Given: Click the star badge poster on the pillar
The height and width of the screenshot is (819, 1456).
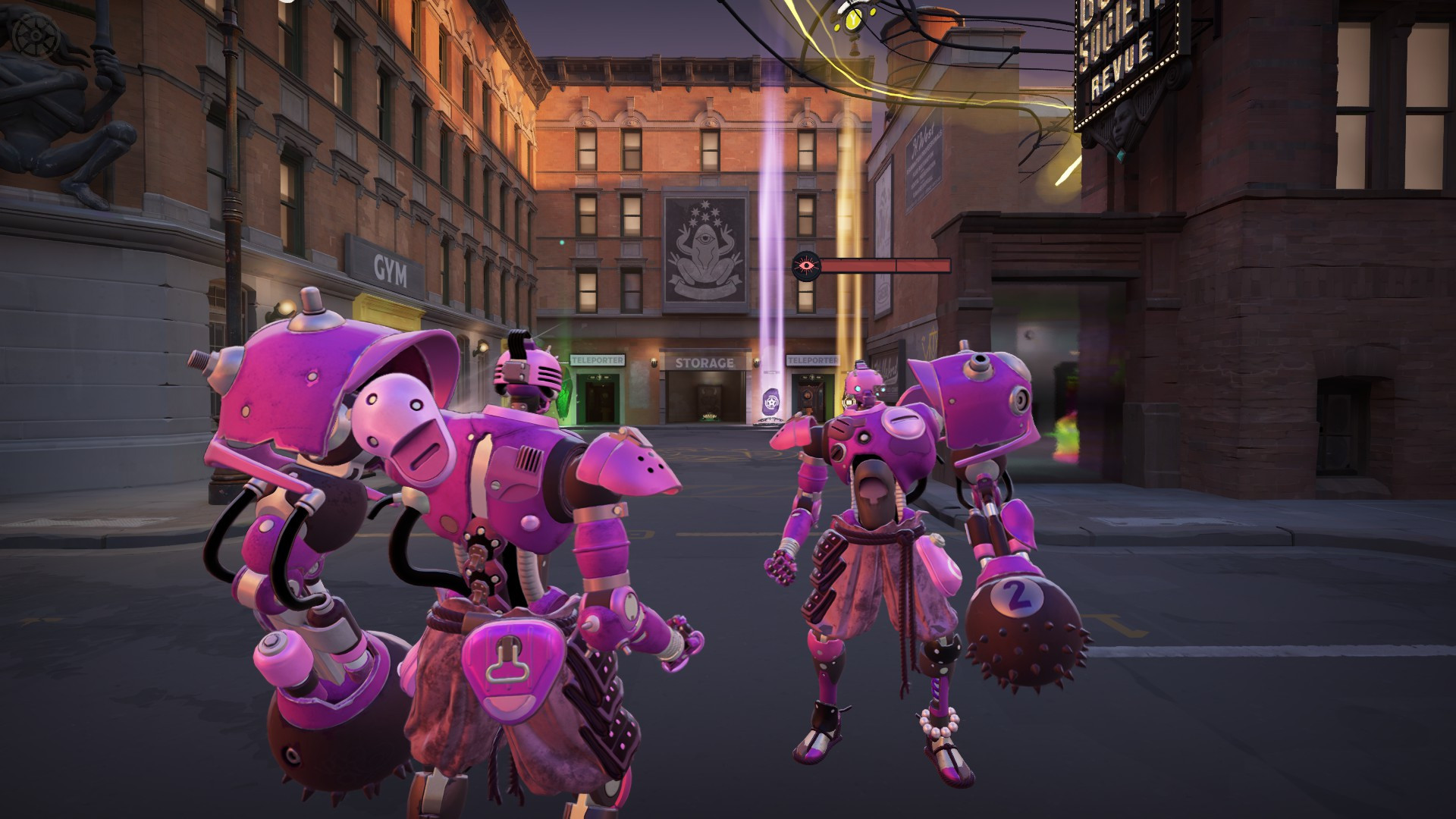Looking at the screenshot, I should pos(773,400).
